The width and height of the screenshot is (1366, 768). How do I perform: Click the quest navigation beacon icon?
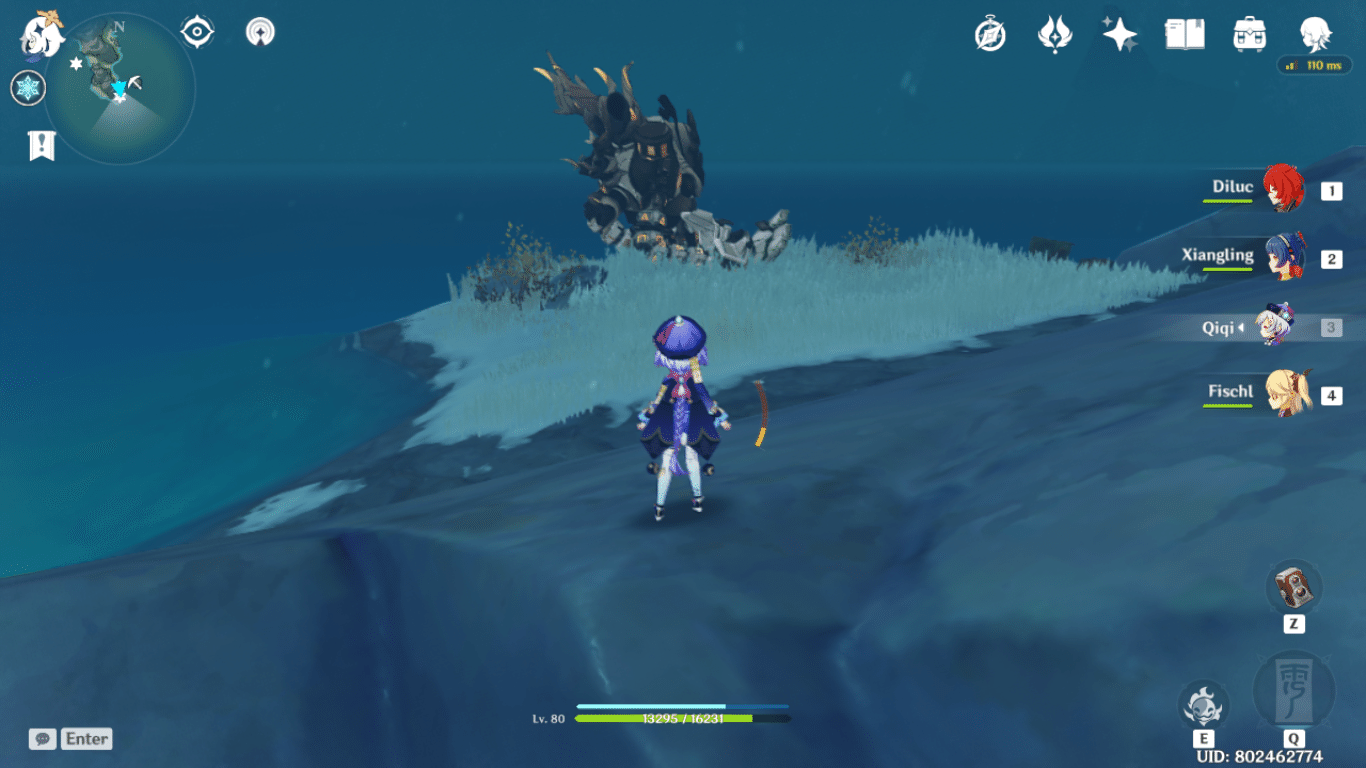259,31
